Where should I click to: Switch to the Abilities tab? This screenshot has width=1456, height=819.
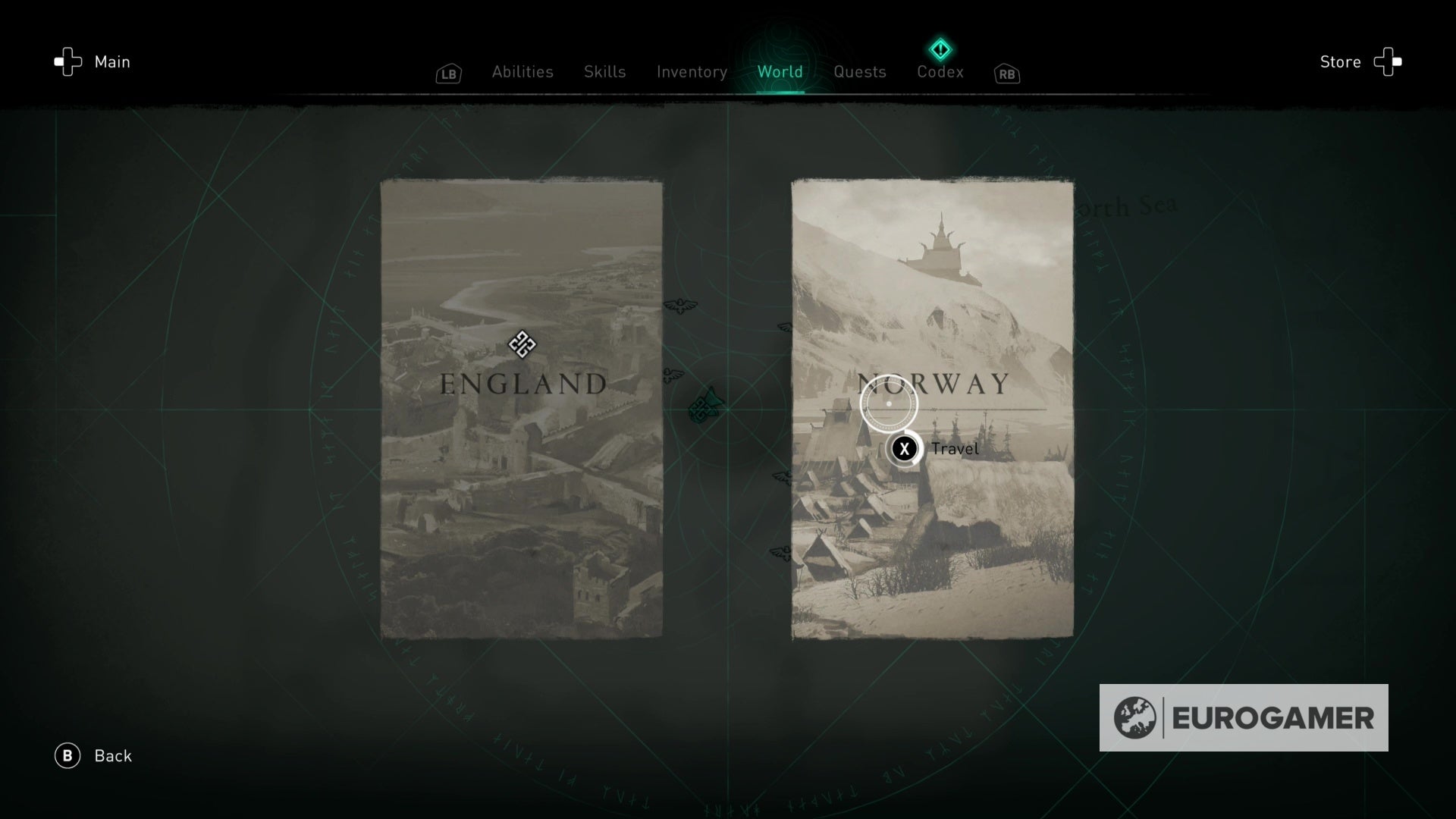coord(522,71)
